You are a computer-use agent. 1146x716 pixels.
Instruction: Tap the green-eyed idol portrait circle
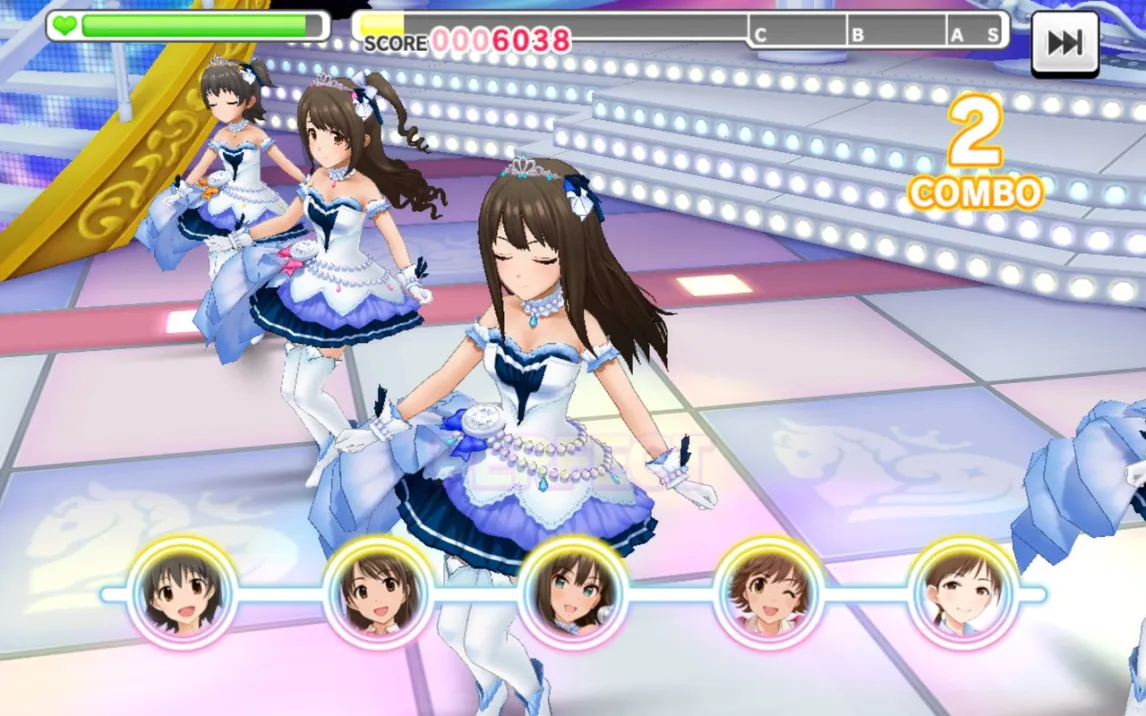(x=573, y=592)
